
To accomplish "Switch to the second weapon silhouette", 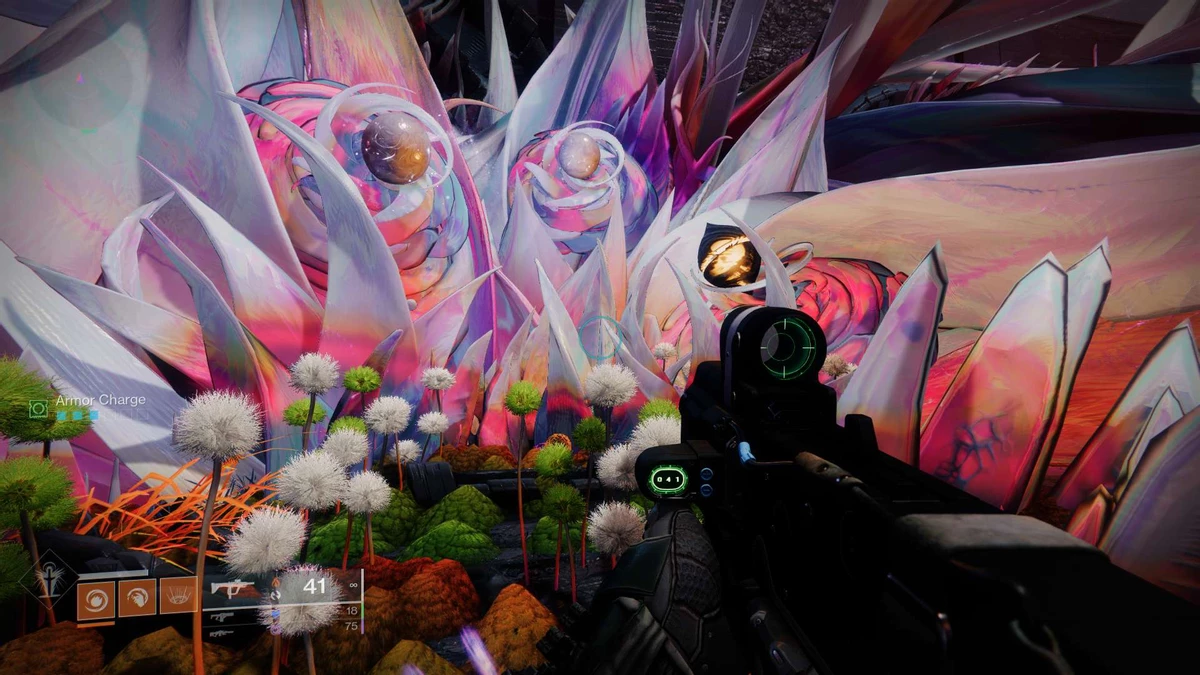I will point(220,617).
